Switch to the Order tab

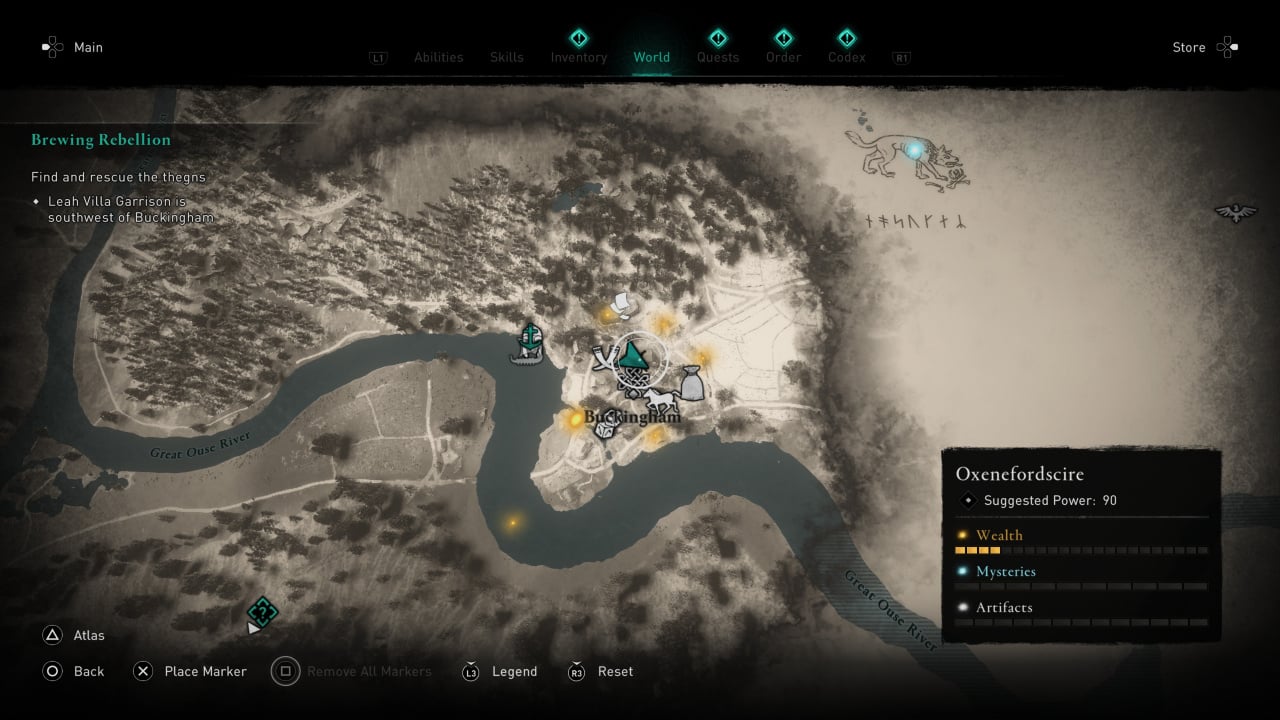[x=783, y=57]
